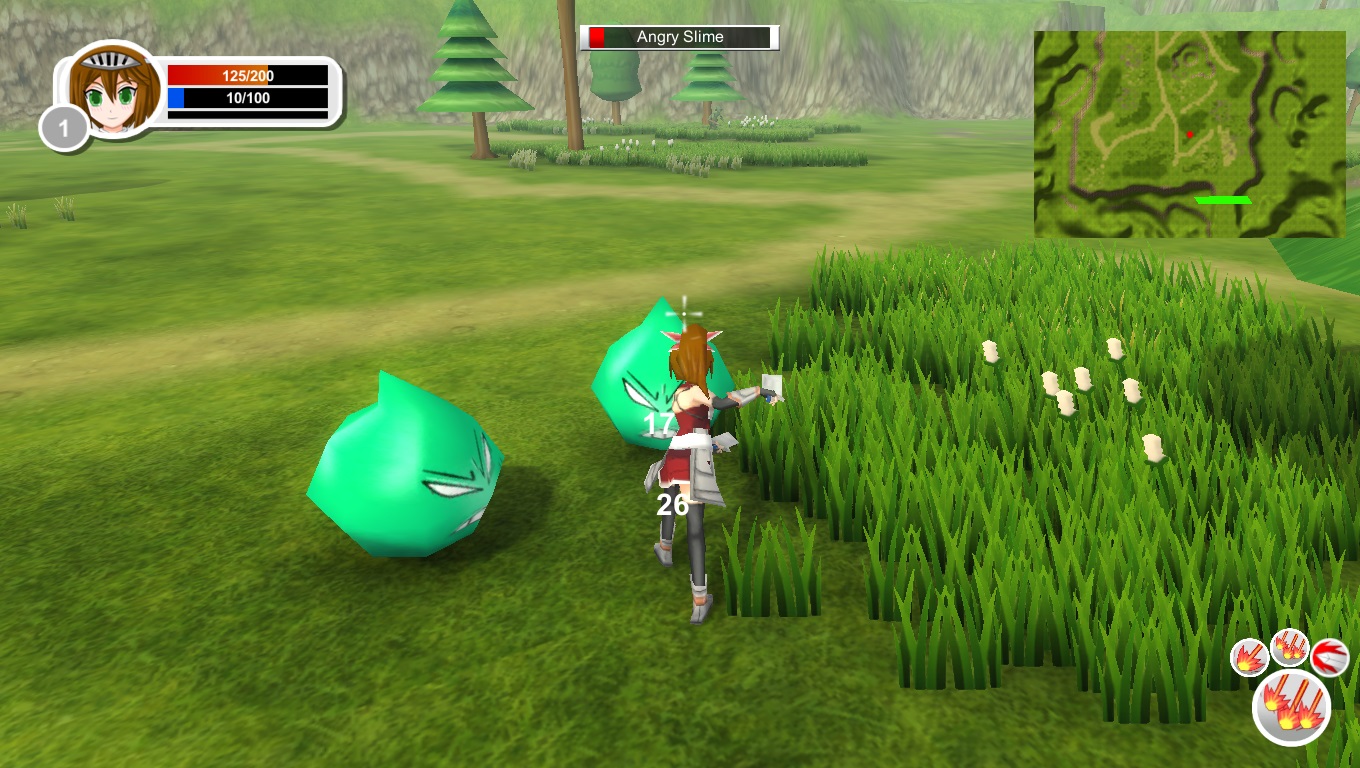Click the player's character portrait
The height and width of the screenshot is (768, 1360).
point(113,90)
